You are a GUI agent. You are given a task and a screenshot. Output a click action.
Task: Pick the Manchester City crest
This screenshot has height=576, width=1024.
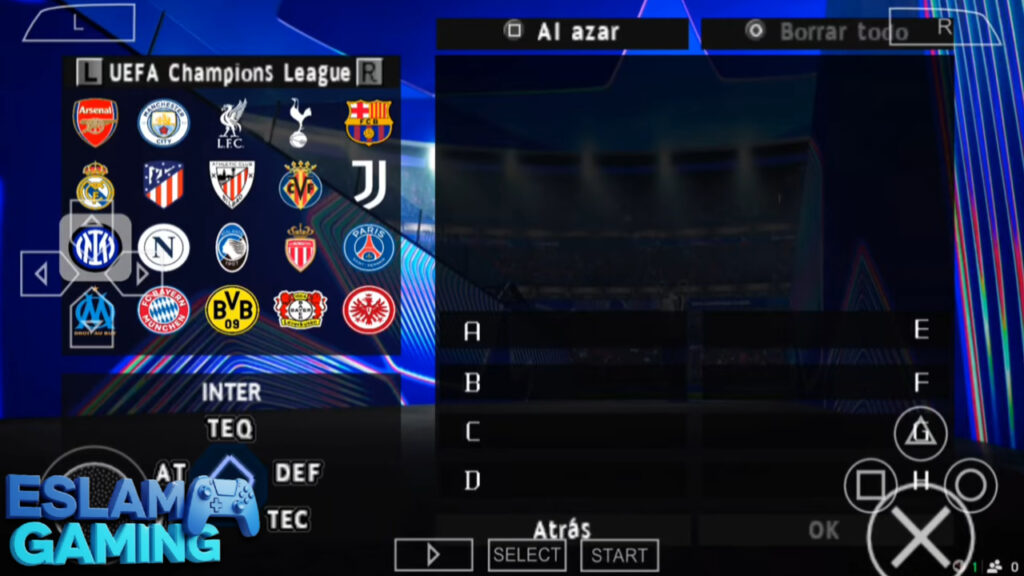pyautogui.click(x=163, y=123)
